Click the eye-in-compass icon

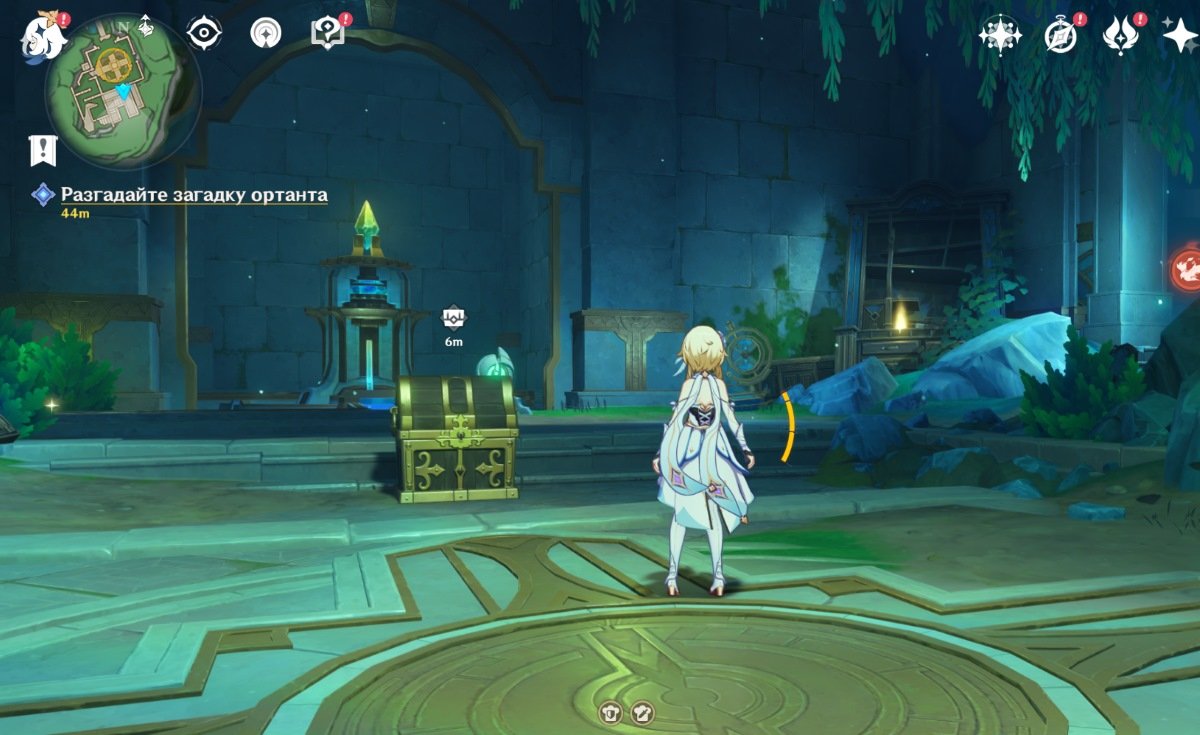[x=204, y=33]
